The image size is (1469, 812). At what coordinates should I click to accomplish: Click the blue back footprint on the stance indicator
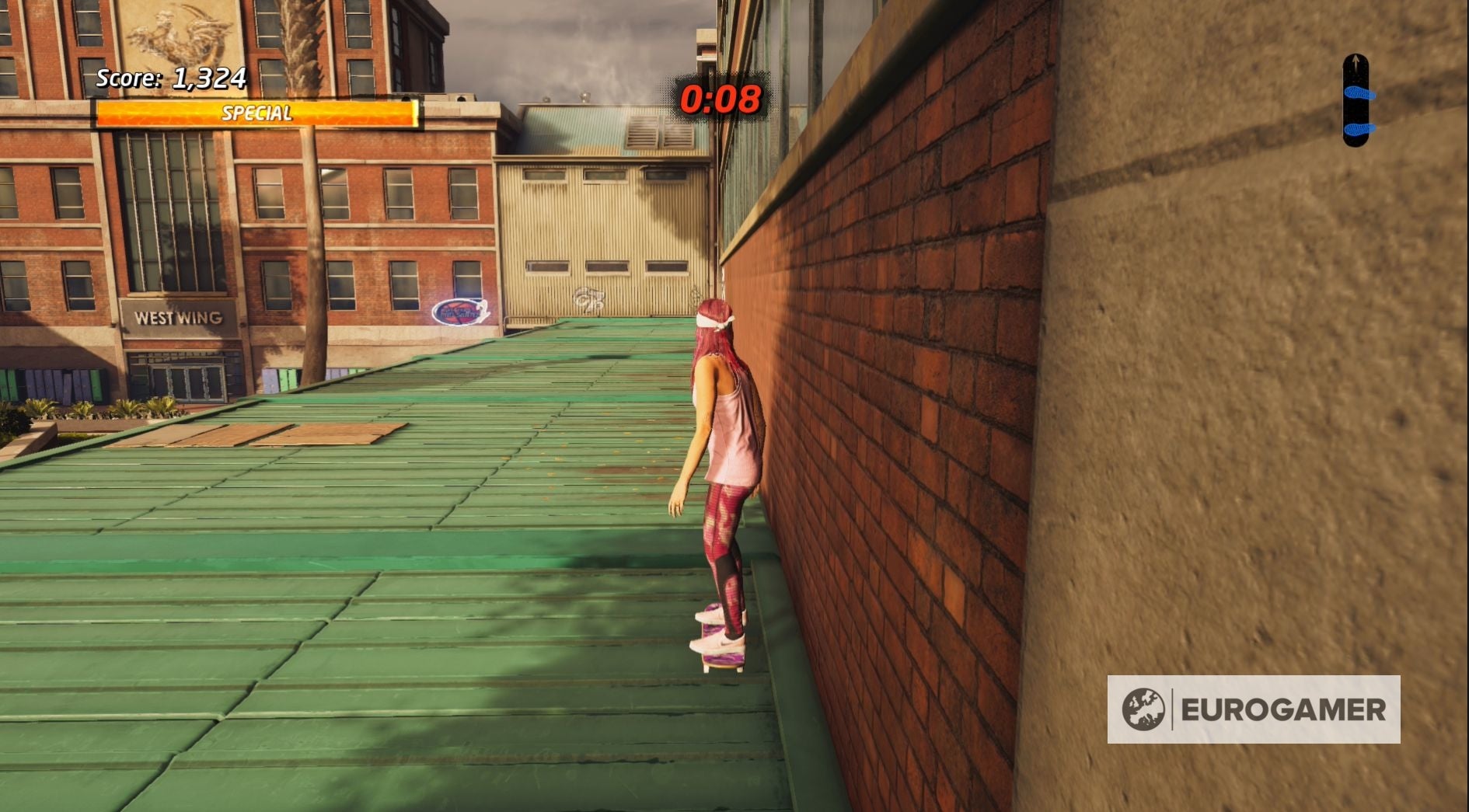pos(1360,129)
